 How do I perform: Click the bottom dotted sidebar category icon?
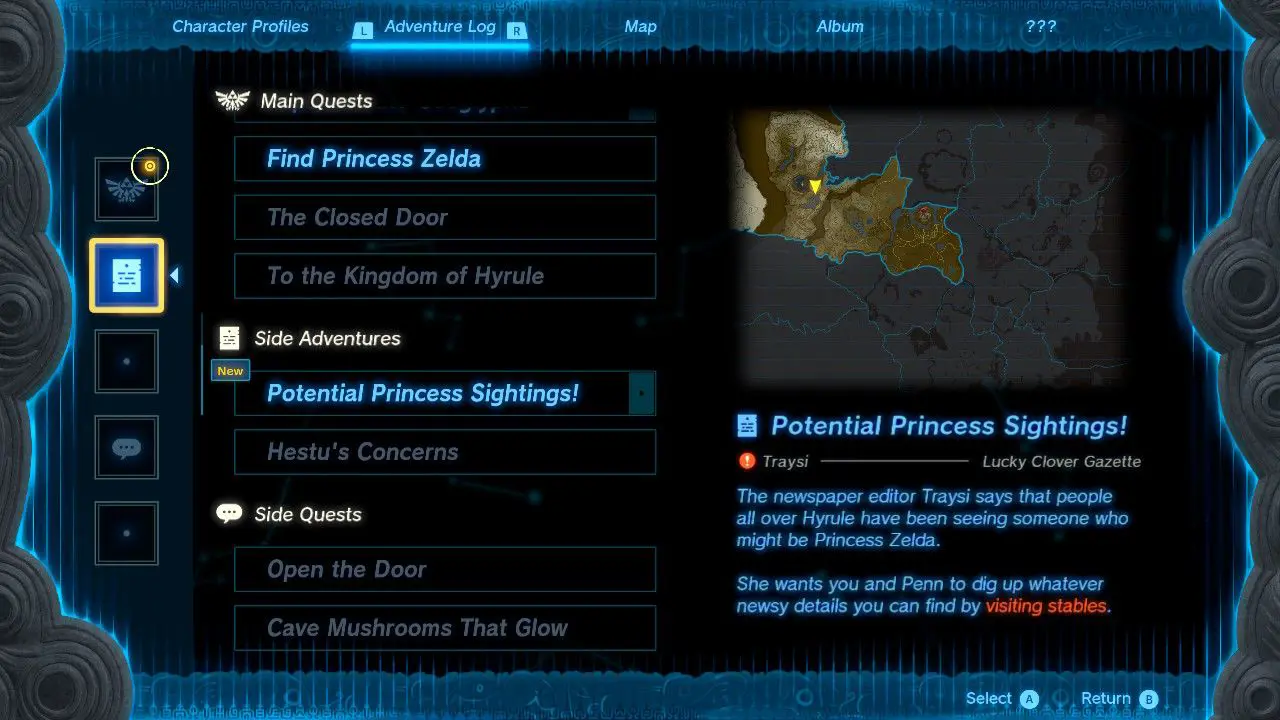click(x=126, y=533)
